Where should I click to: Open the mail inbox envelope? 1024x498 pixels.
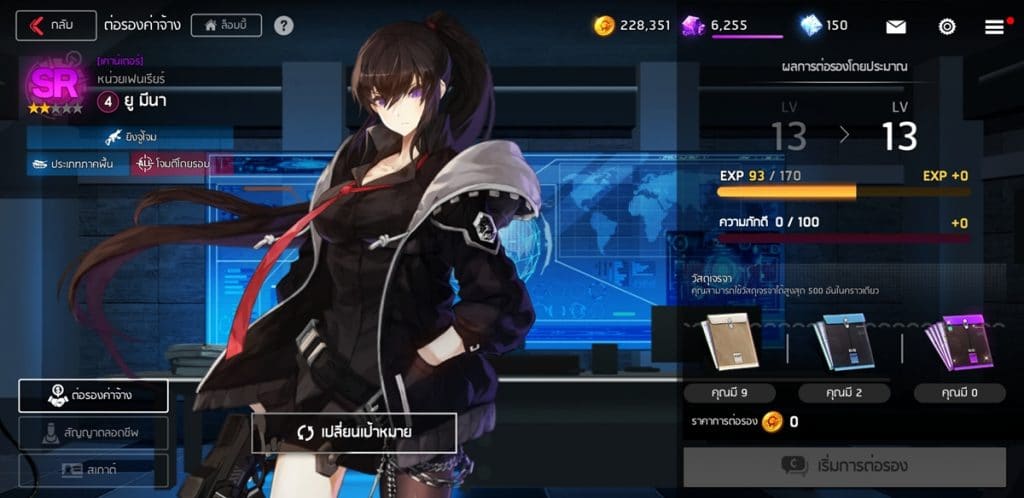tap(896, 26)
